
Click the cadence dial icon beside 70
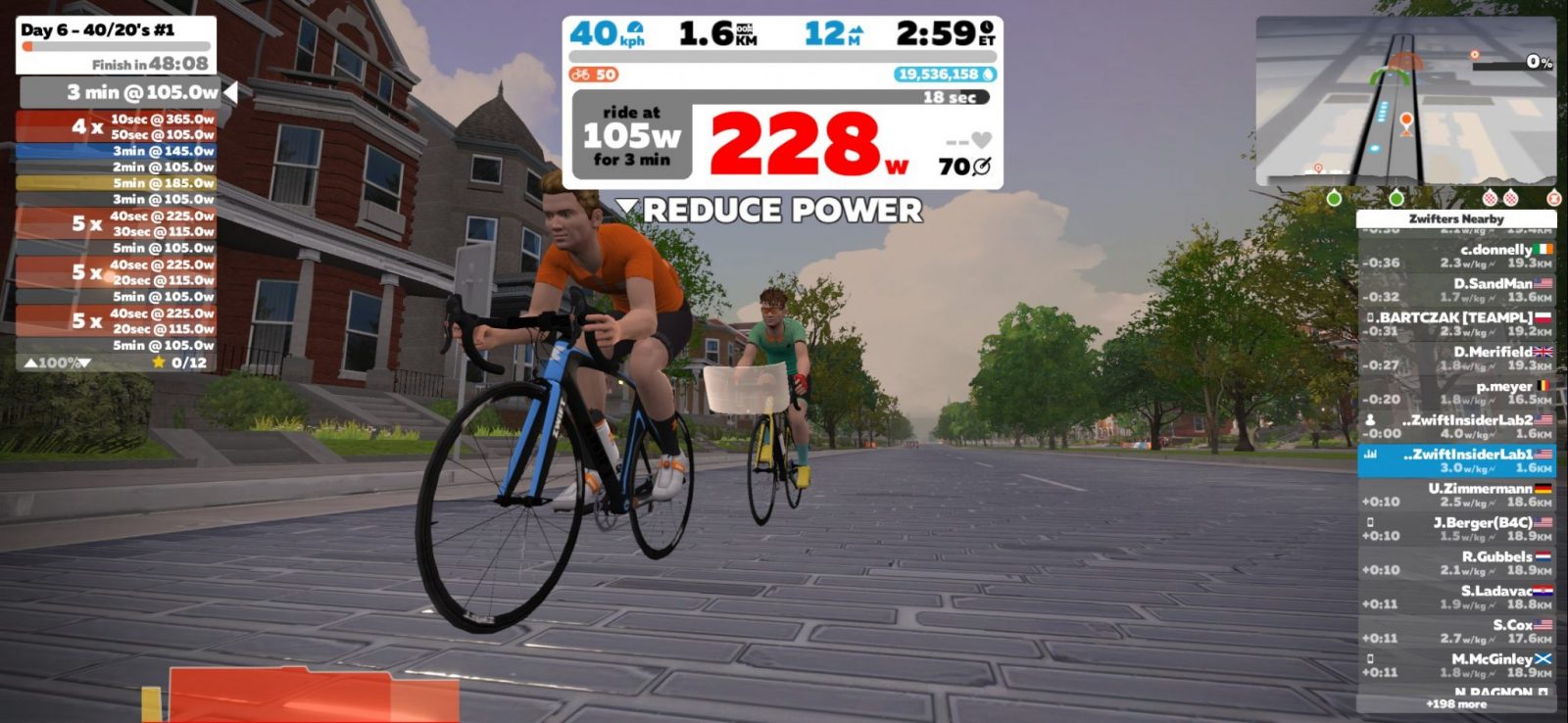coord(982,168)
